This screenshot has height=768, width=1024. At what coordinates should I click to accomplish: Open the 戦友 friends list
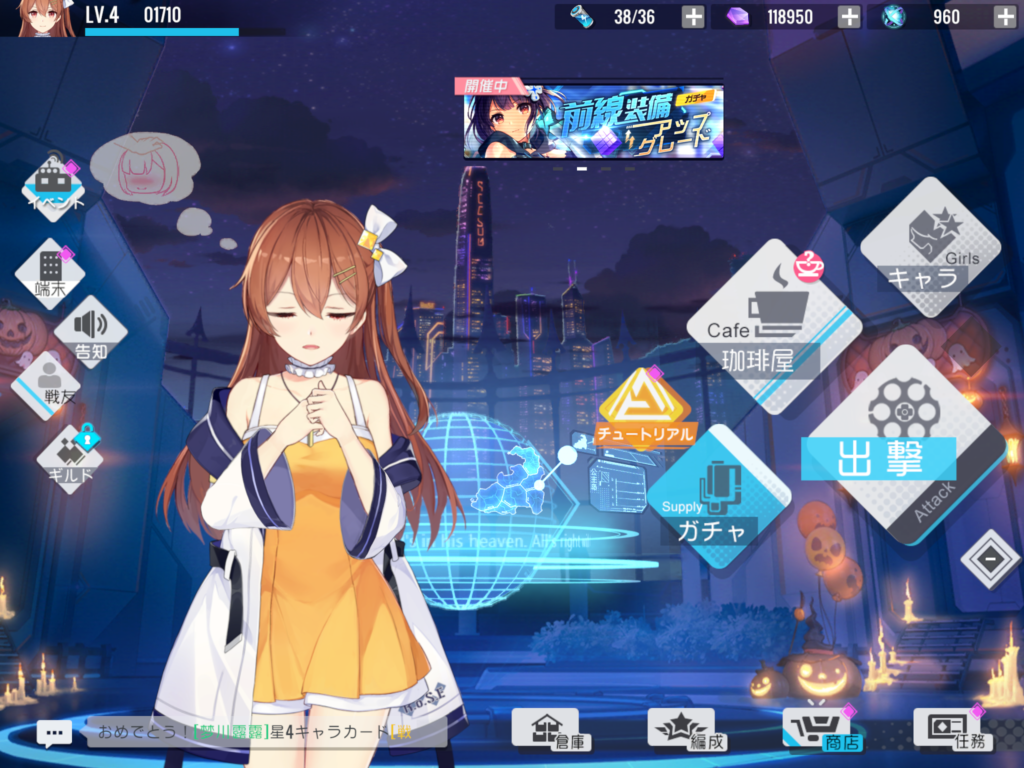click(44, 384)
